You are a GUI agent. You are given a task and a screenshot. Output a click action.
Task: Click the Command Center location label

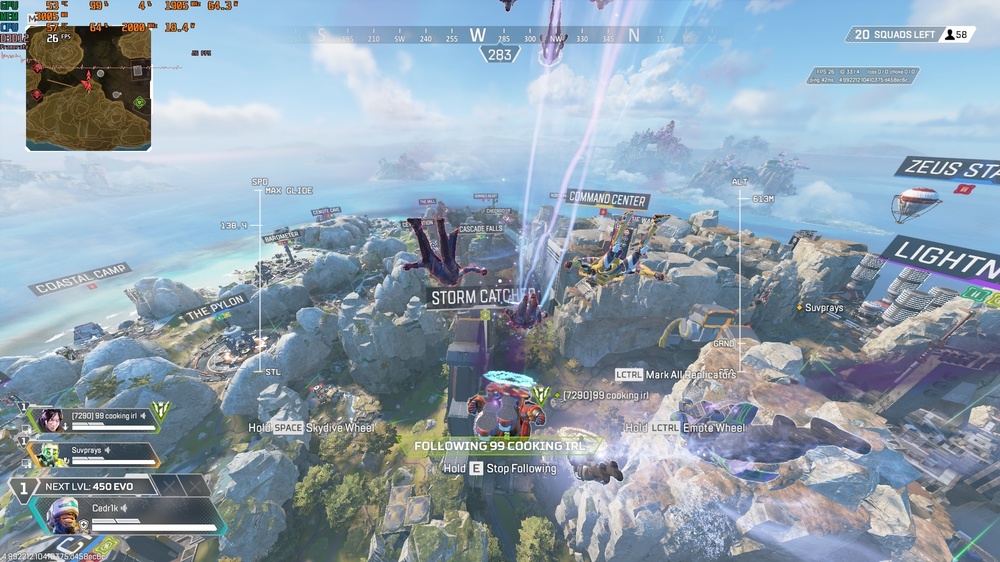tap(608, 199)
